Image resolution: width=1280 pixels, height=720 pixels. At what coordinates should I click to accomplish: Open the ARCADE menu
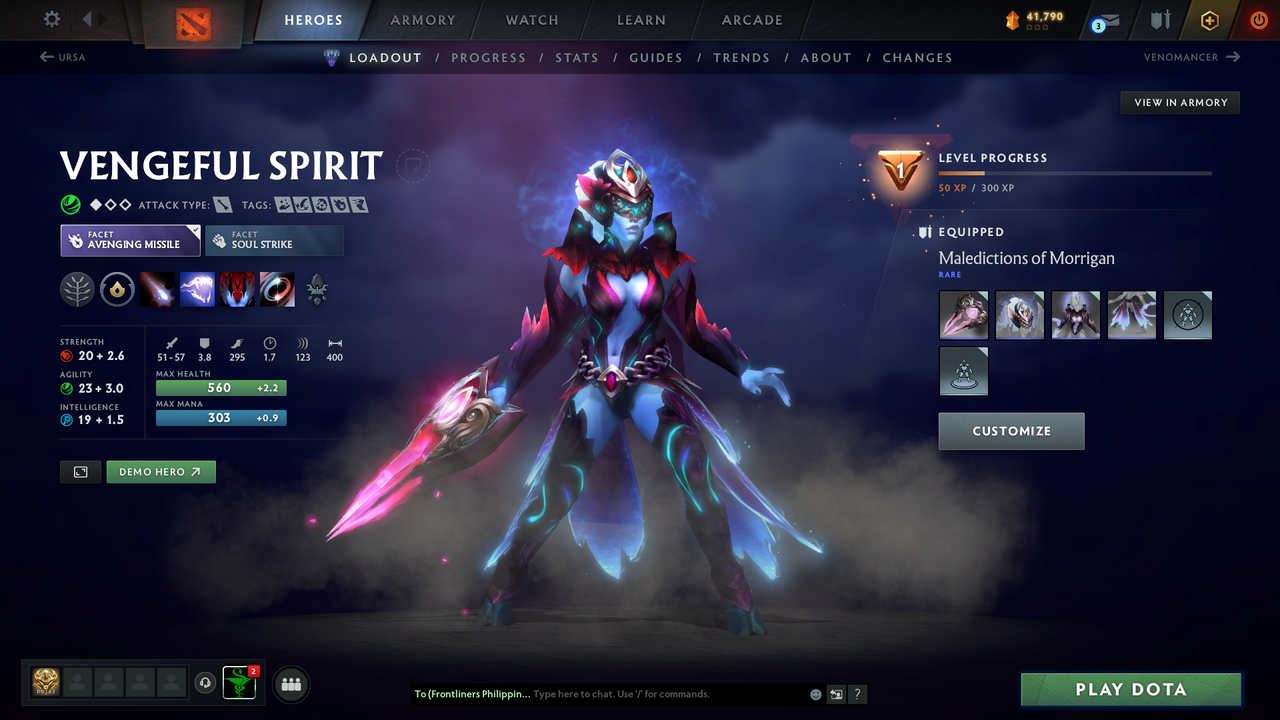[x=751, y=20]
